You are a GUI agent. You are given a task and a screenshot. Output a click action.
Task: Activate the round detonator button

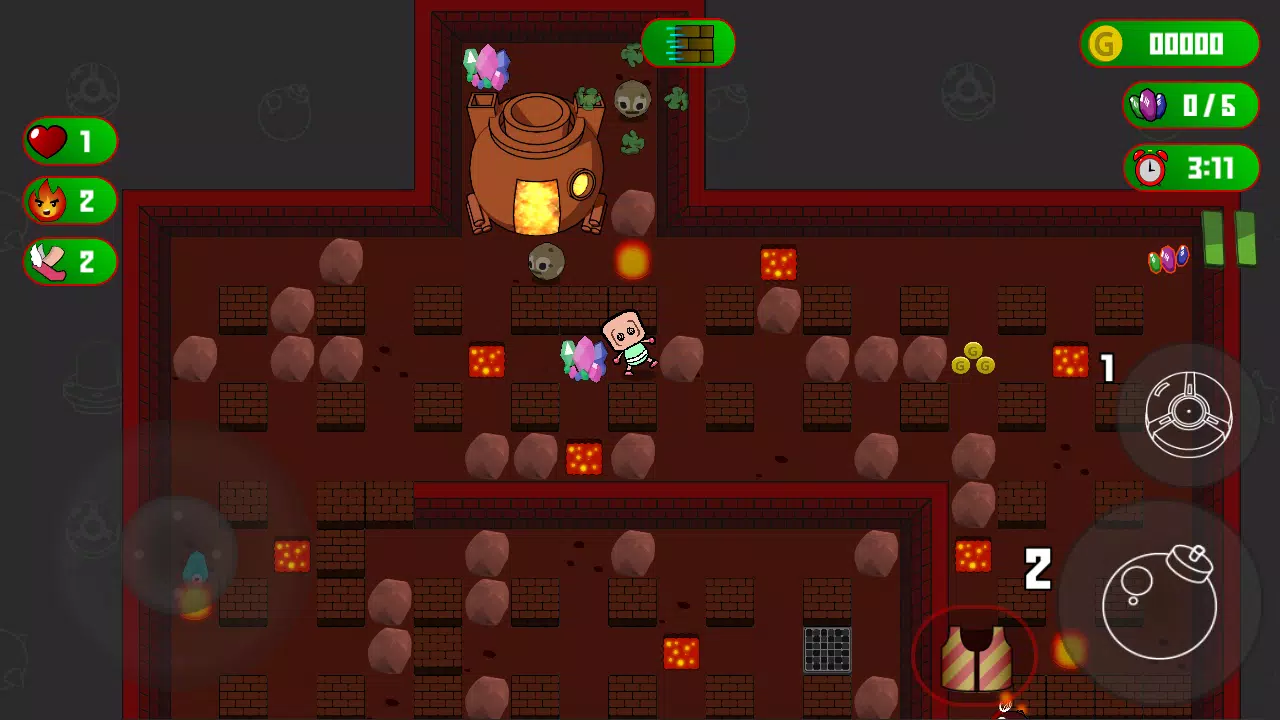coord(1188,414)
